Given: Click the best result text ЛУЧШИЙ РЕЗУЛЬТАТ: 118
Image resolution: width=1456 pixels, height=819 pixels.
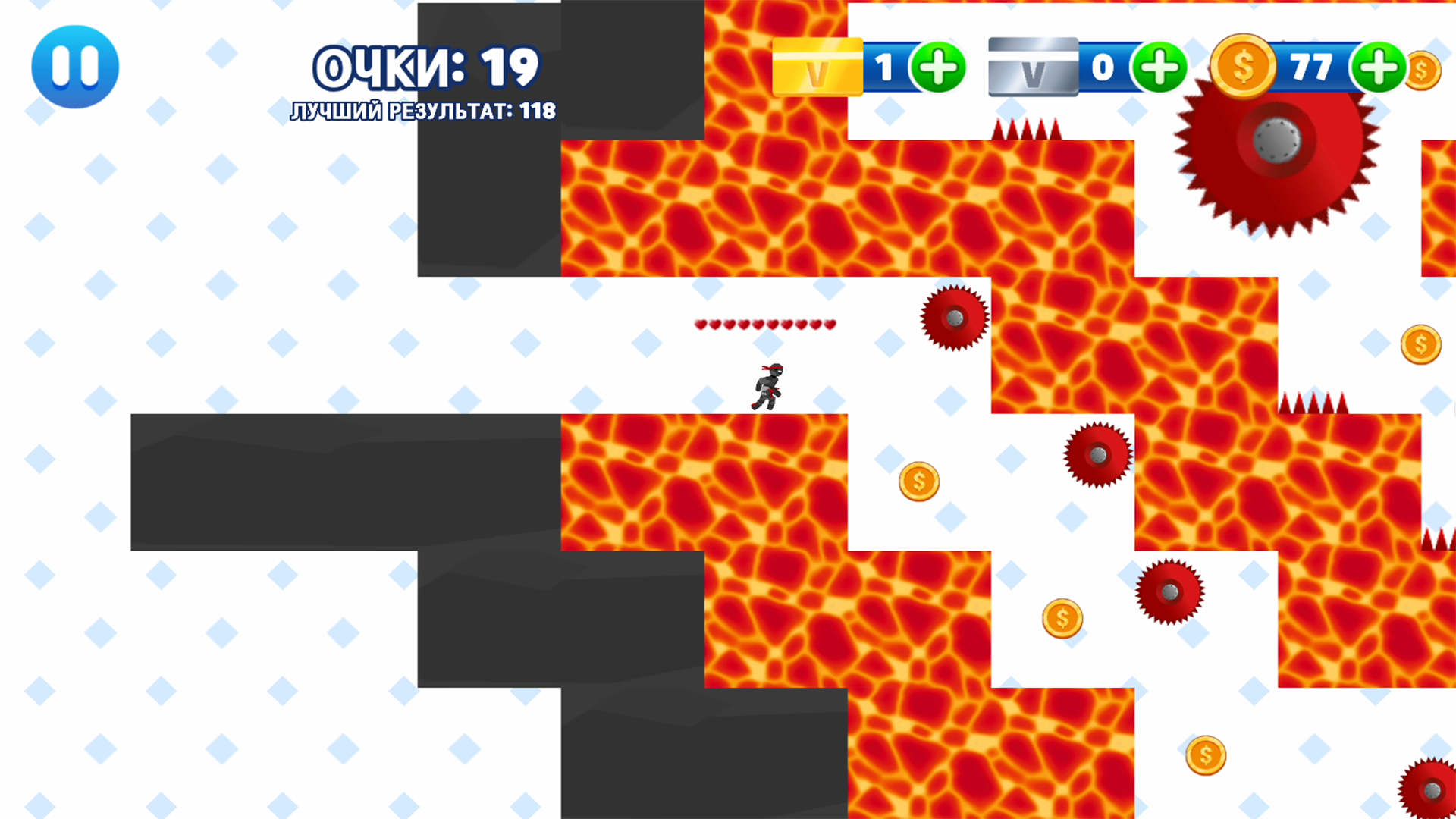Looking at the screenshot, I should (x=422, y=111).
